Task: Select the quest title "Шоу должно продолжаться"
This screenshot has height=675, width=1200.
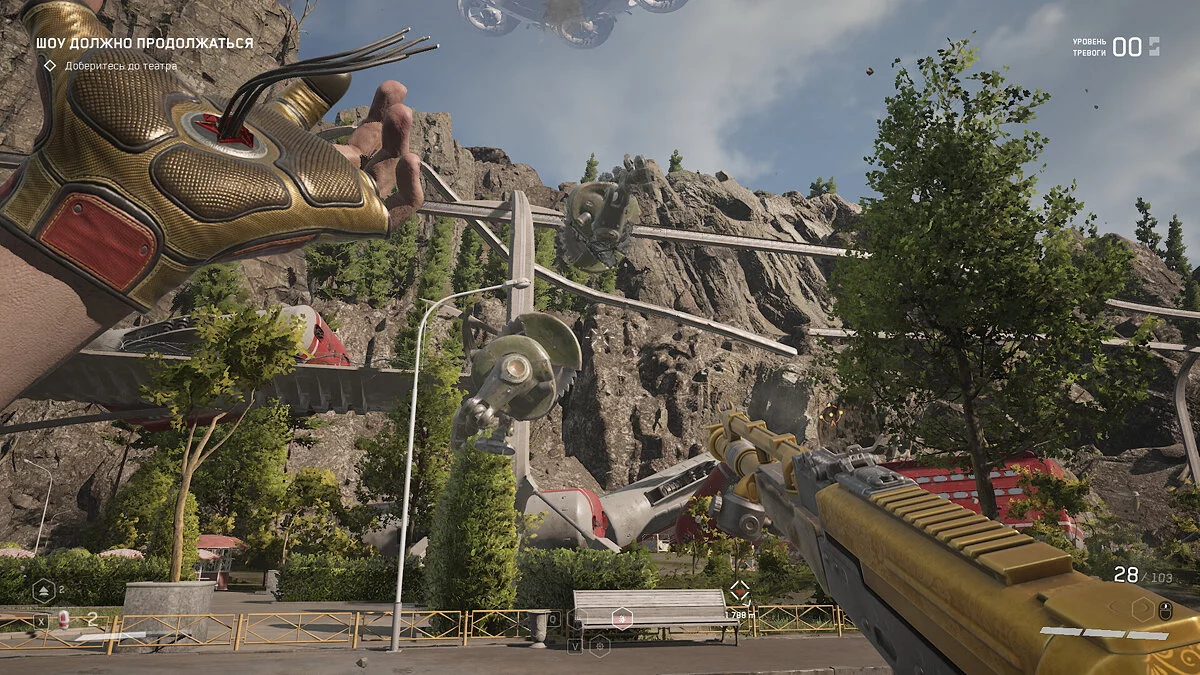Action: [144, 43]
